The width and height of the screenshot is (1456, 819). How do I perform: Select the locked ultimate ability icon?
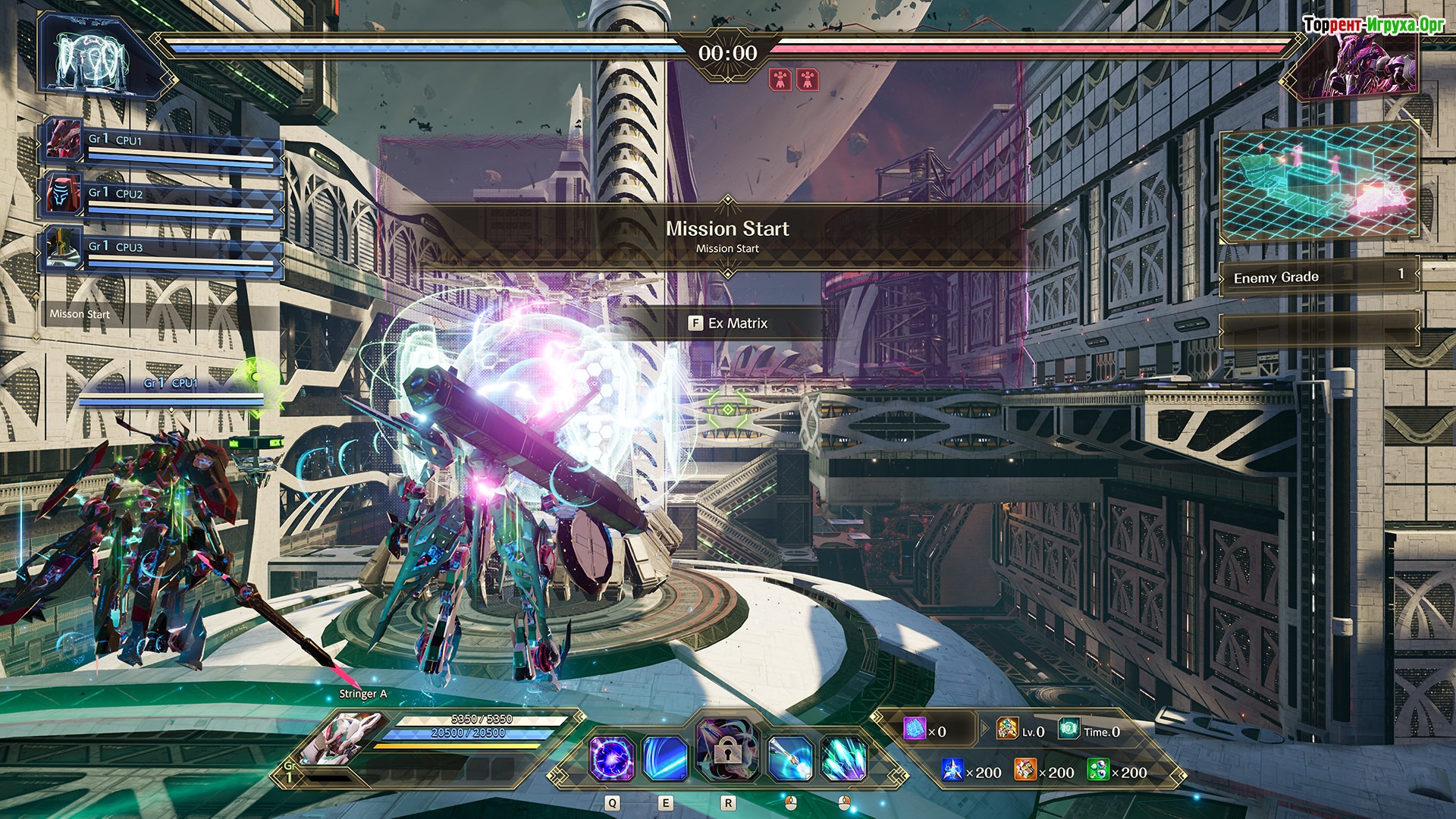726,750
